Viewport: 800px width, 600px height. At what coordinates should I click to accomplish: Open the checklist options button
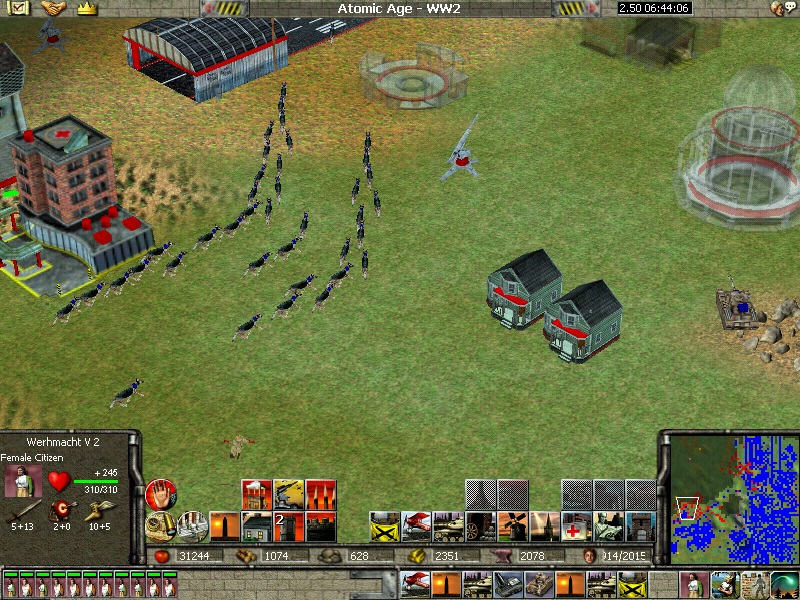click(x=20, y=8)
